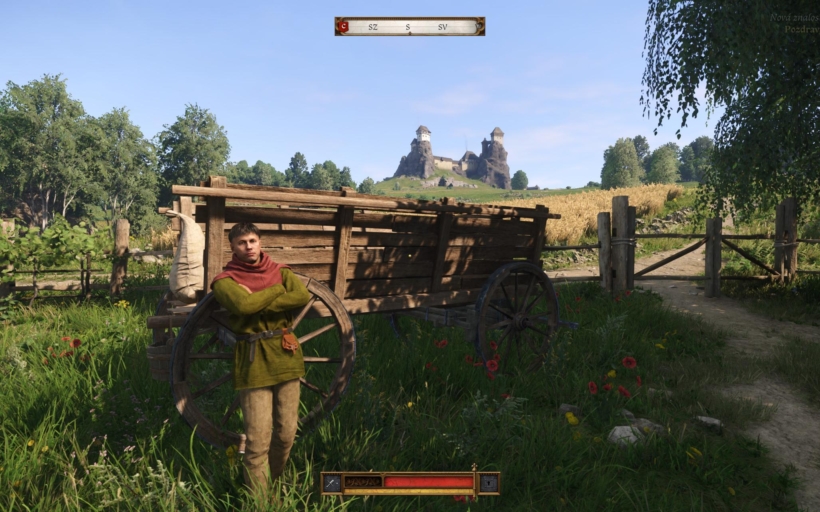Image resolution: width=820 pixels, height=512 pixels.
Task: Click the sword weapon icon beside the health bar
Action: [332, 483]
